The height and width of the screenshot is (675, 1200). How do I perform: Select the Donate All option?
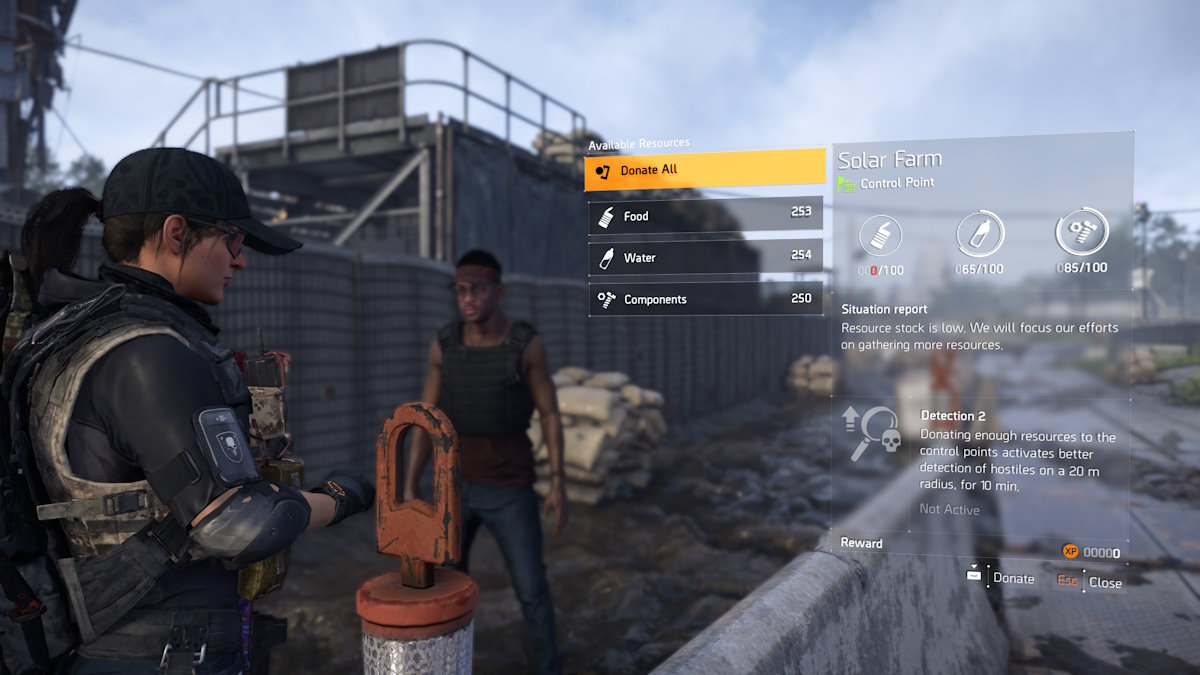[x=704, y=170]
